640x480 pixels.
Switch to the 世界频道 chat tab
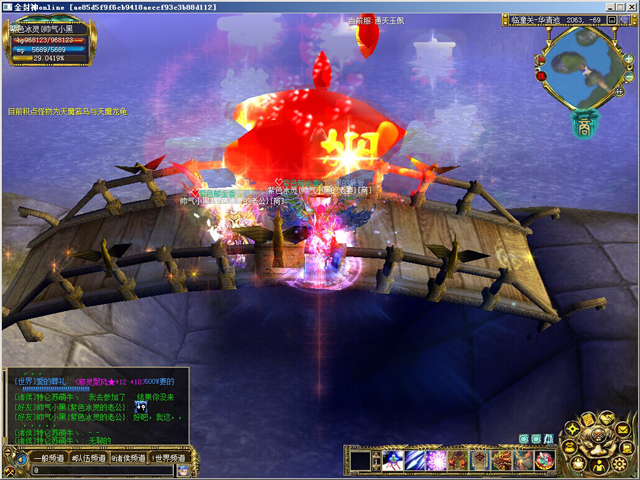click(x=169, y=457)
